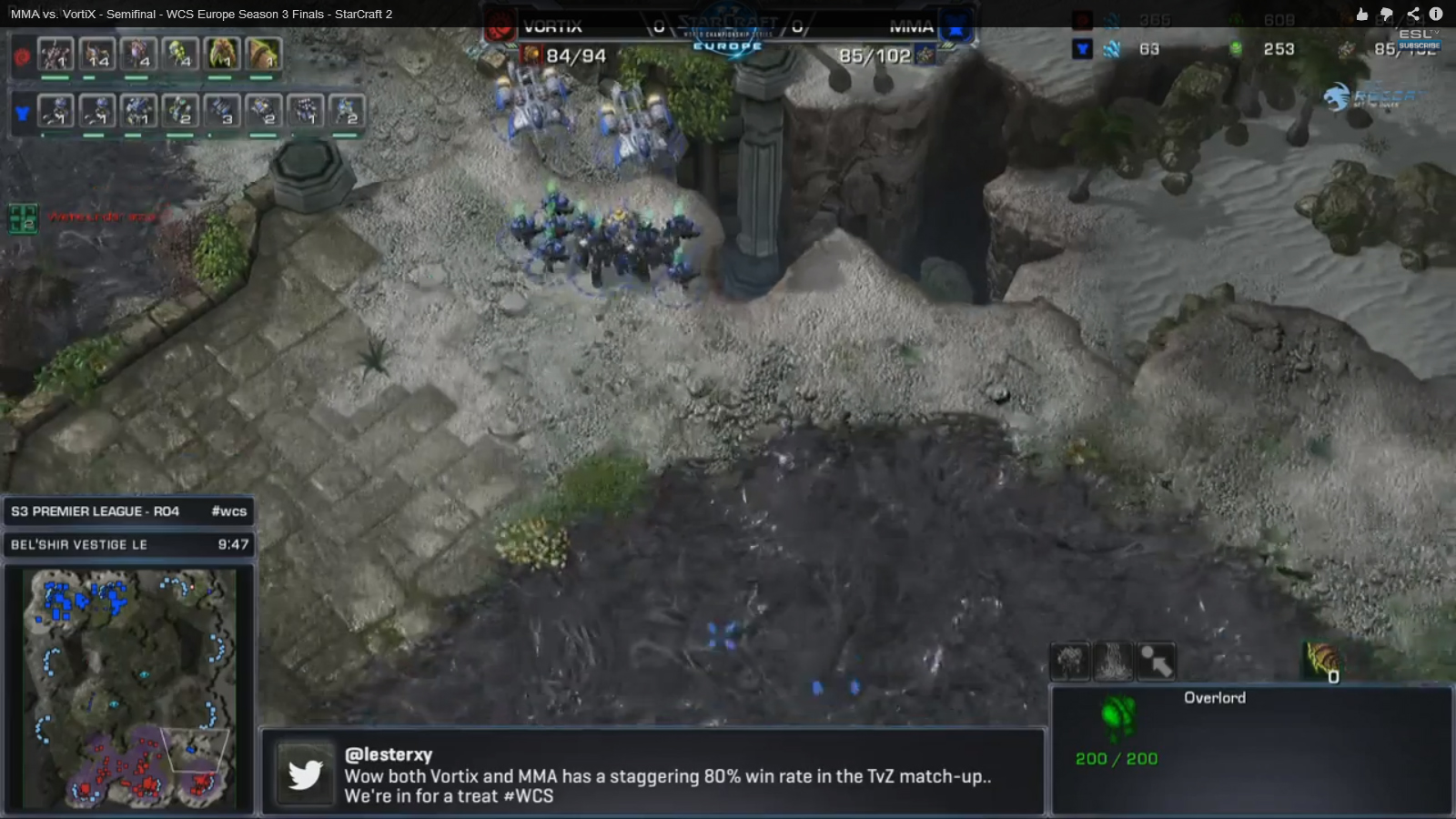1456x819 pixels.
Task: Select the Terran production icon showing 3
Action: 221,110
